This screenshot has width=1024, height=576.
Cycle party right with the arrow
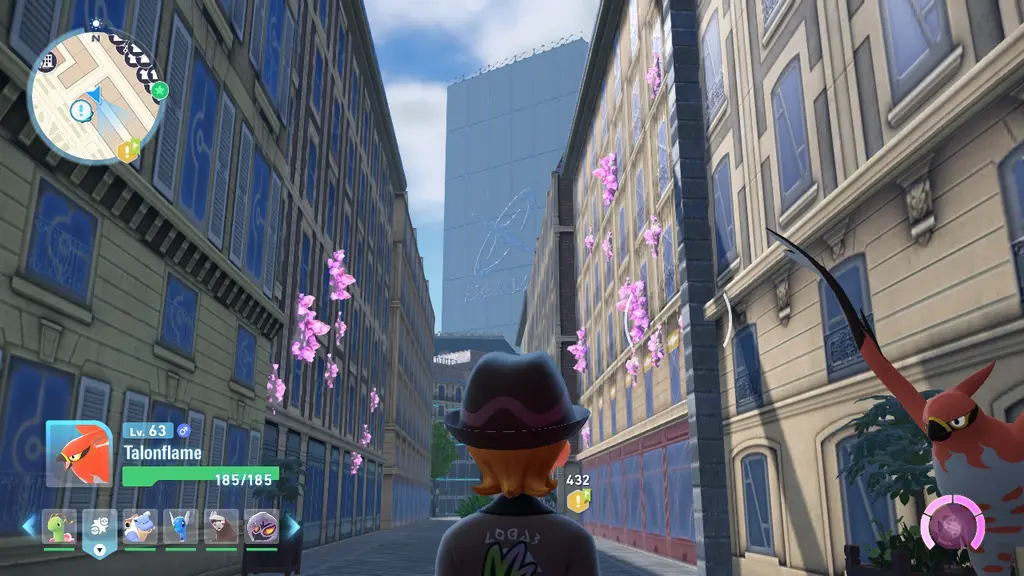click(293, 525)
